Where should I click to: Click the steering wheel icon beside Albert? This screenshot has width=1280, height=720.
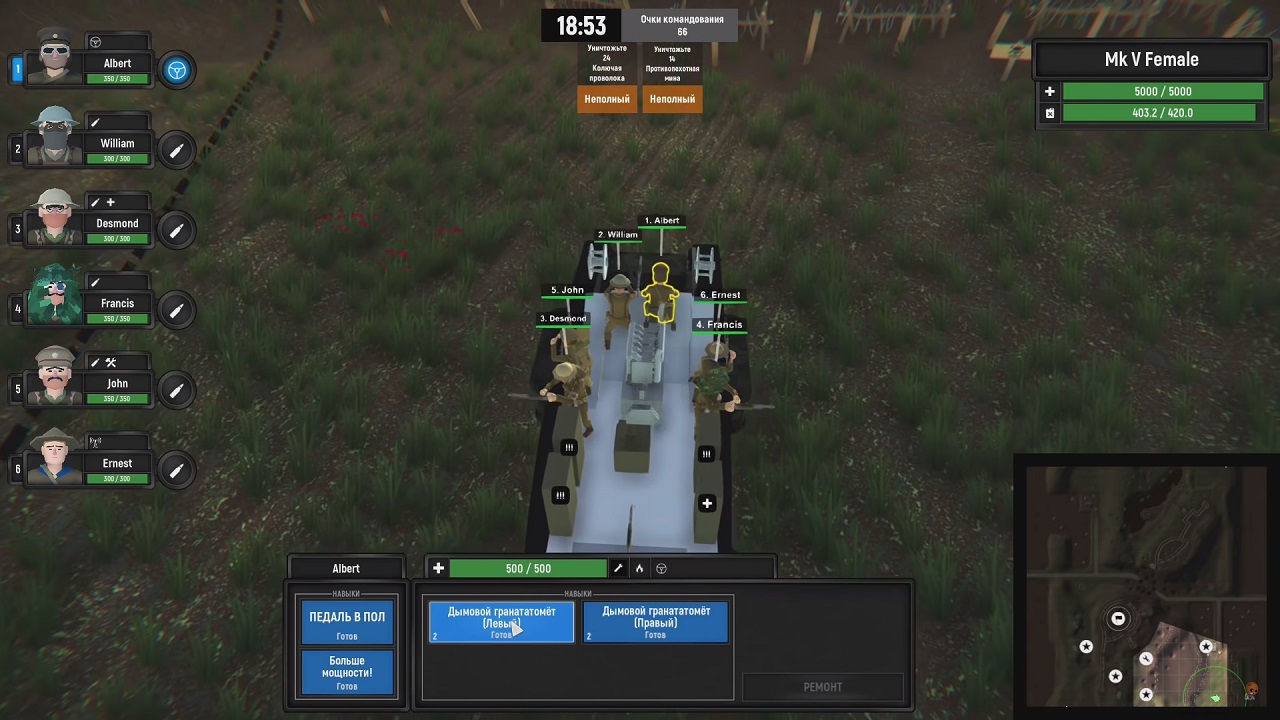pos(177,70)
